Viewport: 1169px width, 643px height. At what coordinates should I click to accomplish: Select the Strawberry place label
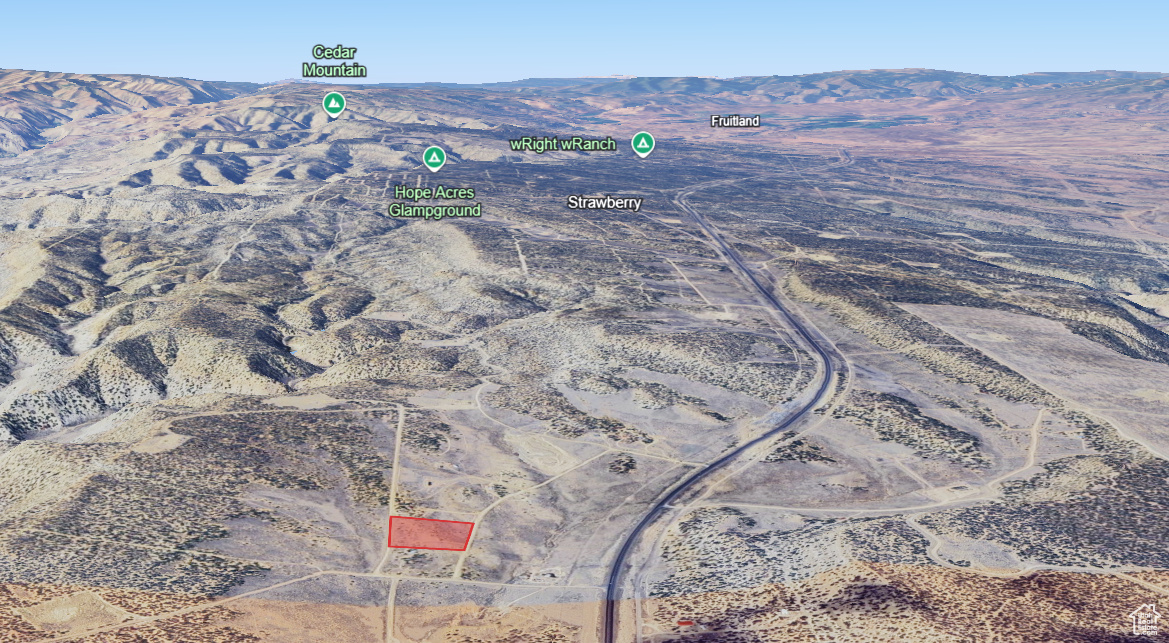[604, 202]
